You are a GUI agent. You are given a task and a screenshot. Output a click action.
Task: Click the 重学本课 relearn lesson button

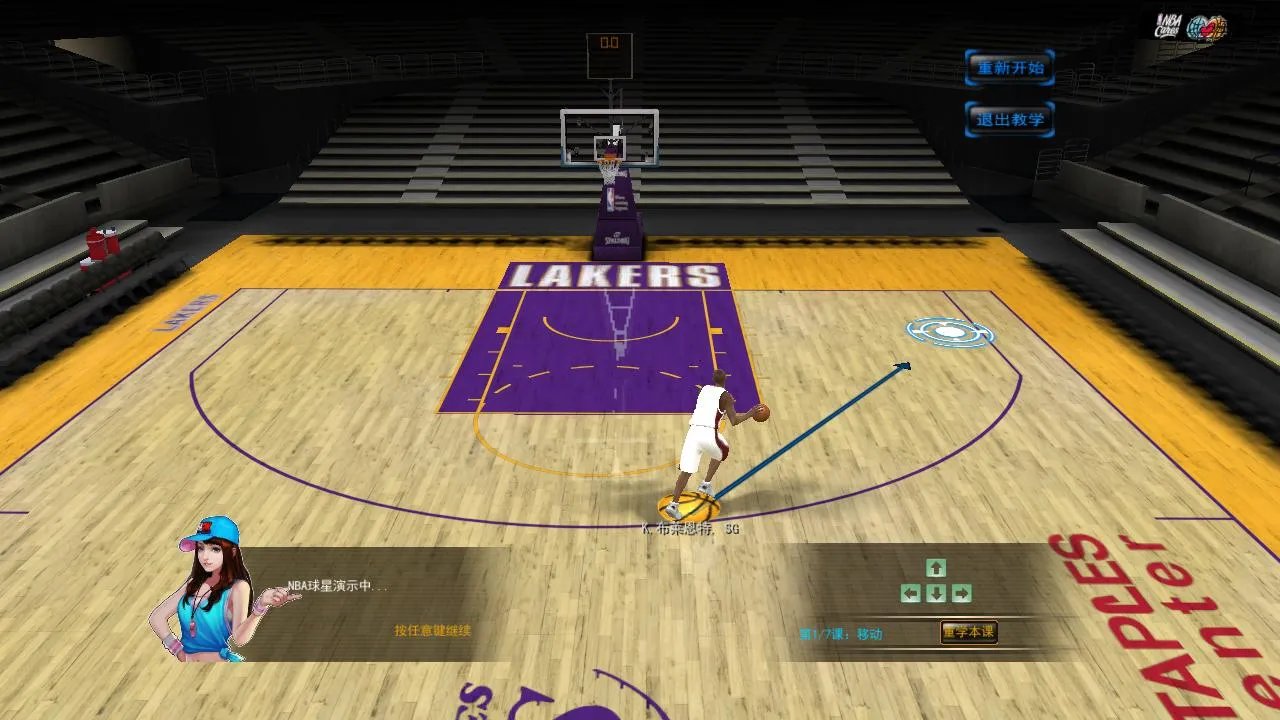pos(966,631)
